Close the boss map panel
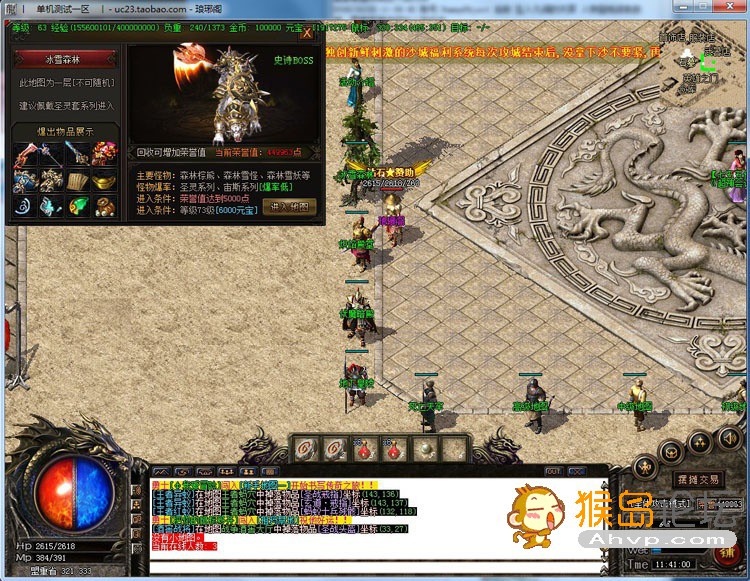750x581 pixels. (x=307, y=32)
